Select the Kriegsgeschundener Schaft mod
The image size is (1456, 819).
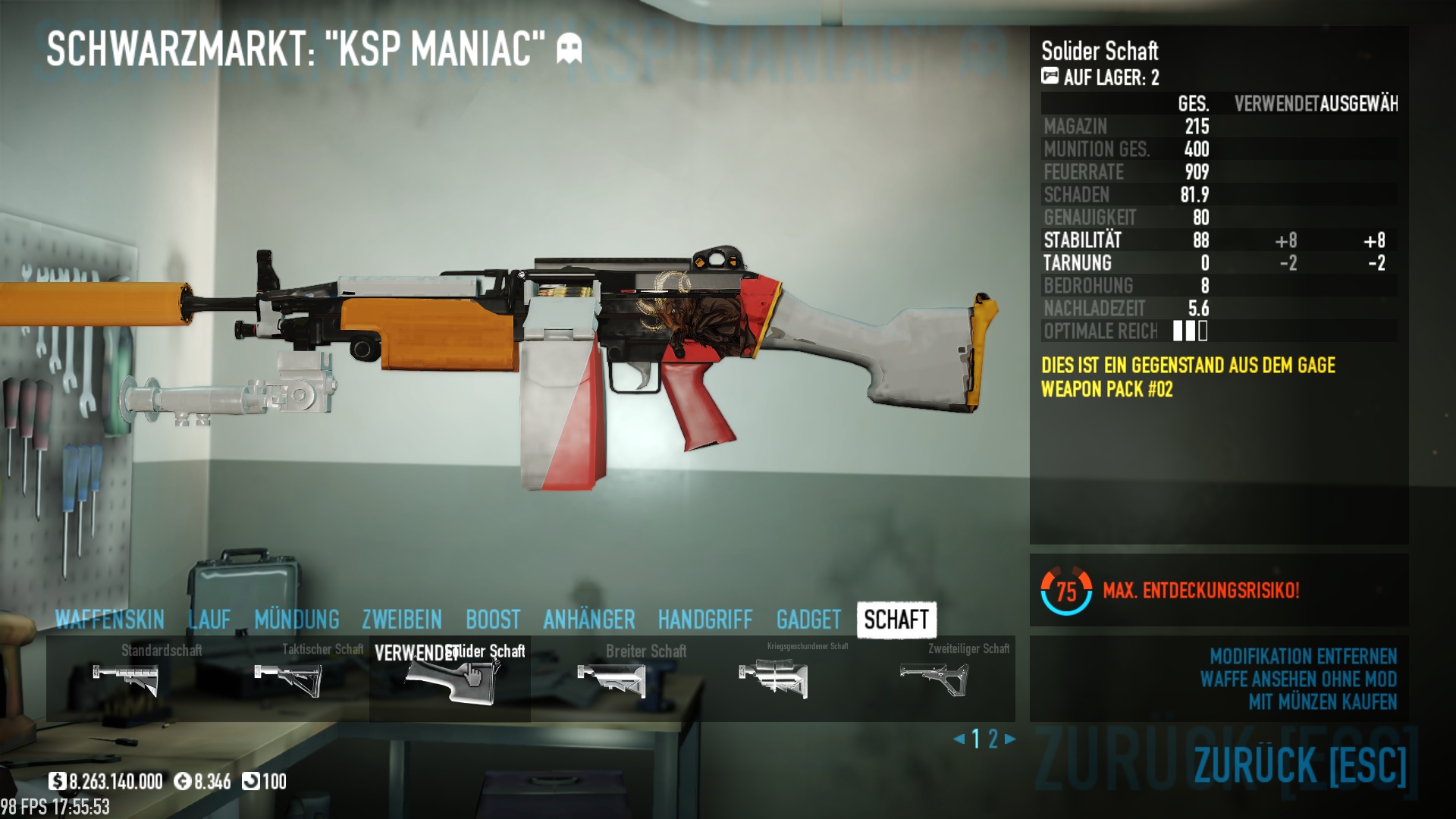(773, 679)
